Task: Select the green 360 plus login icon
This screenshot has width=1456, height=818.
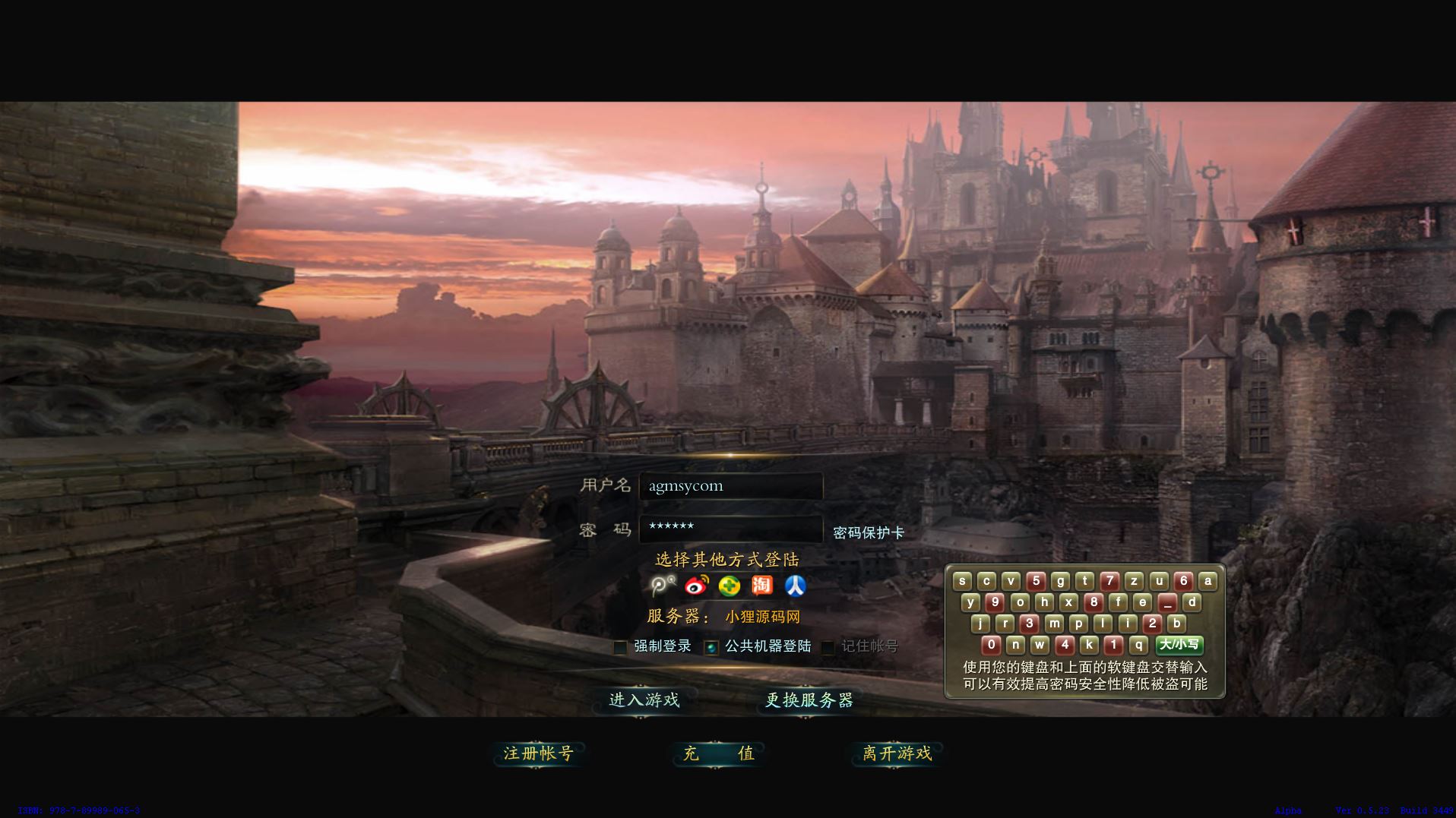Action: [730, 586]
